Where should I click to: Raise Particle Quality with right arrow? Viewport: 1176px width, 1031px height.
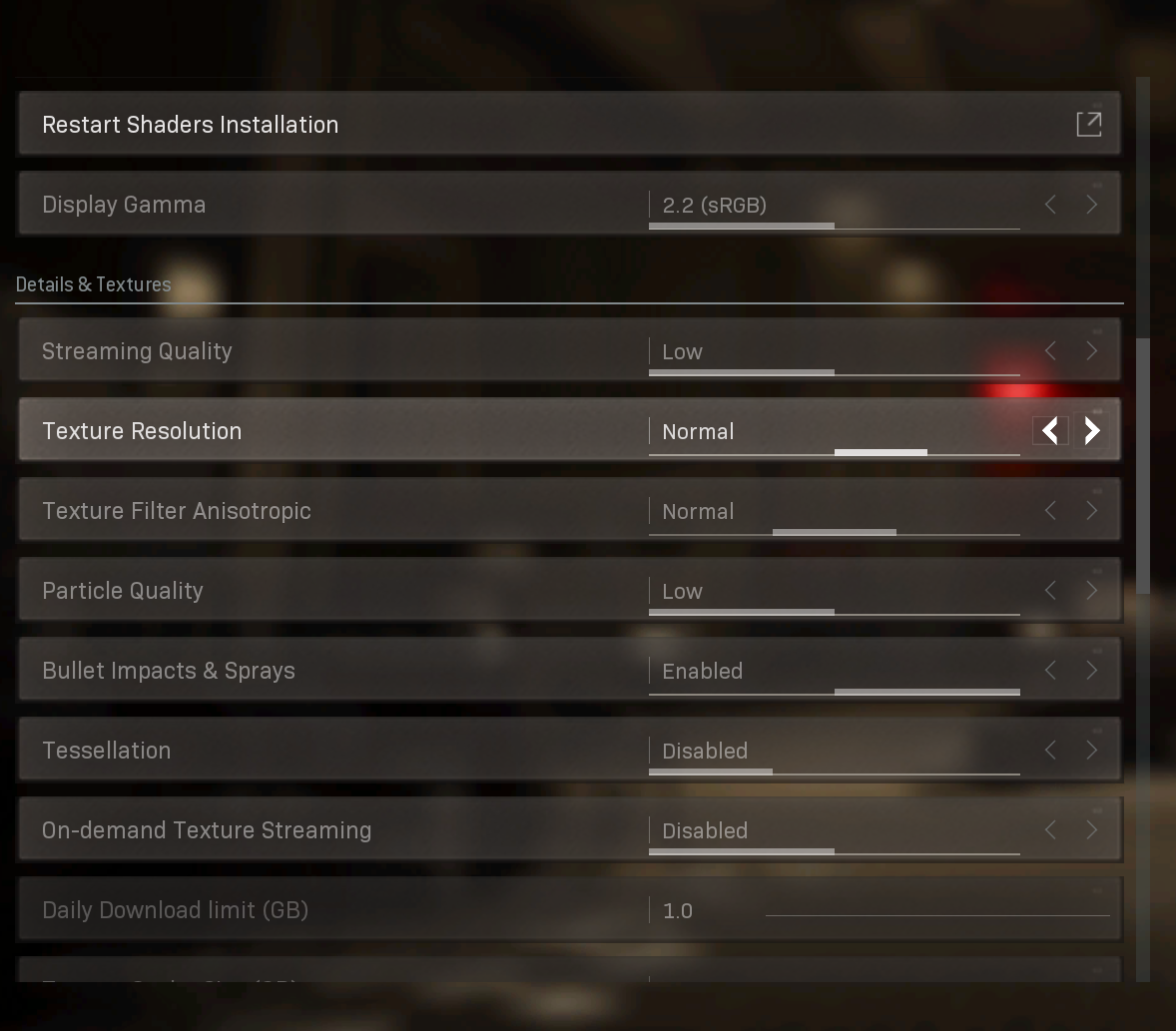click(1092, 591)
